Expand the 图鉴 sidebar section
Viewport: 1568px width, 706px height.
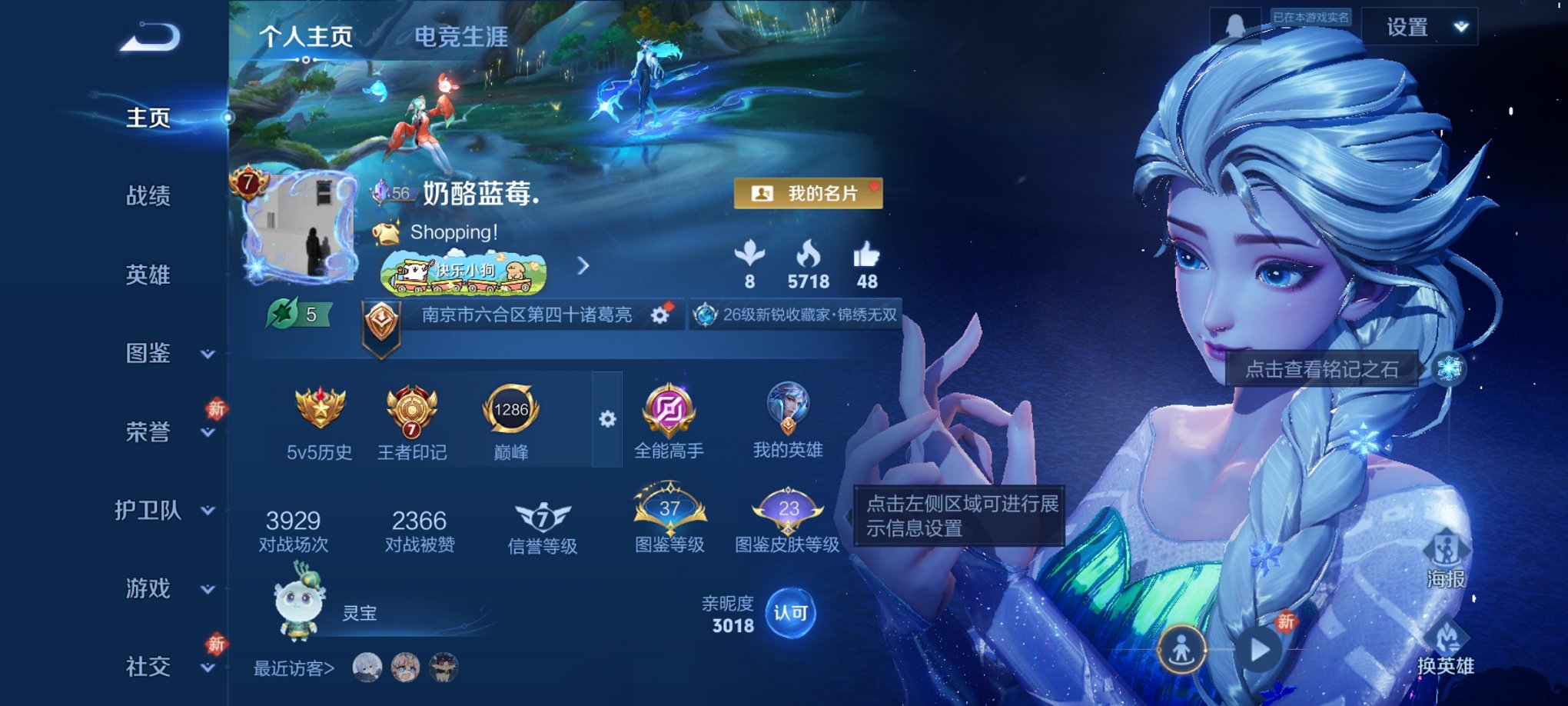tap(148, 355)
